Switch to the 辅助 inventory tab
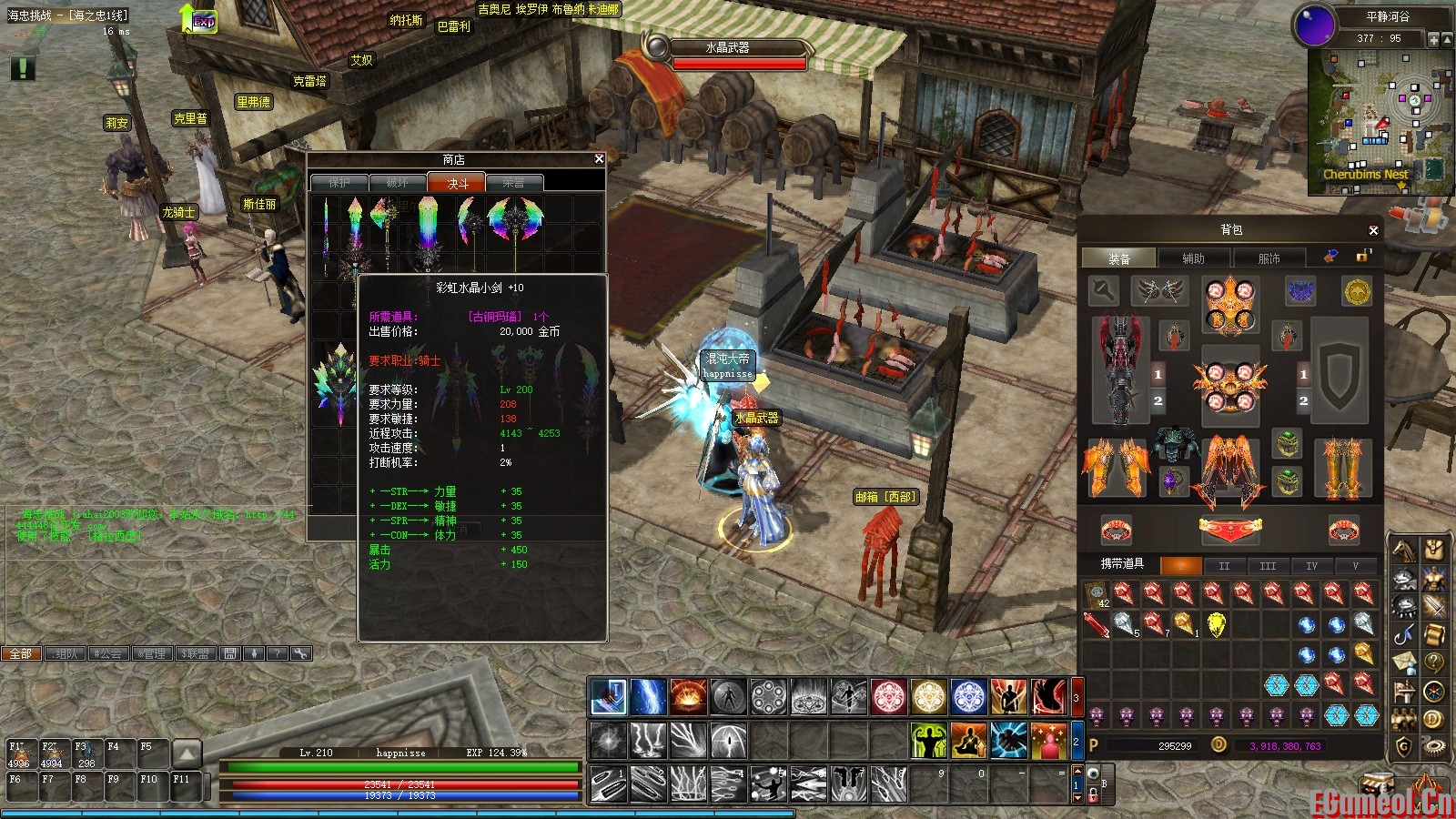Viewport: 1456px width, 819px height. pyautogui.click(x=1193, y=258)
